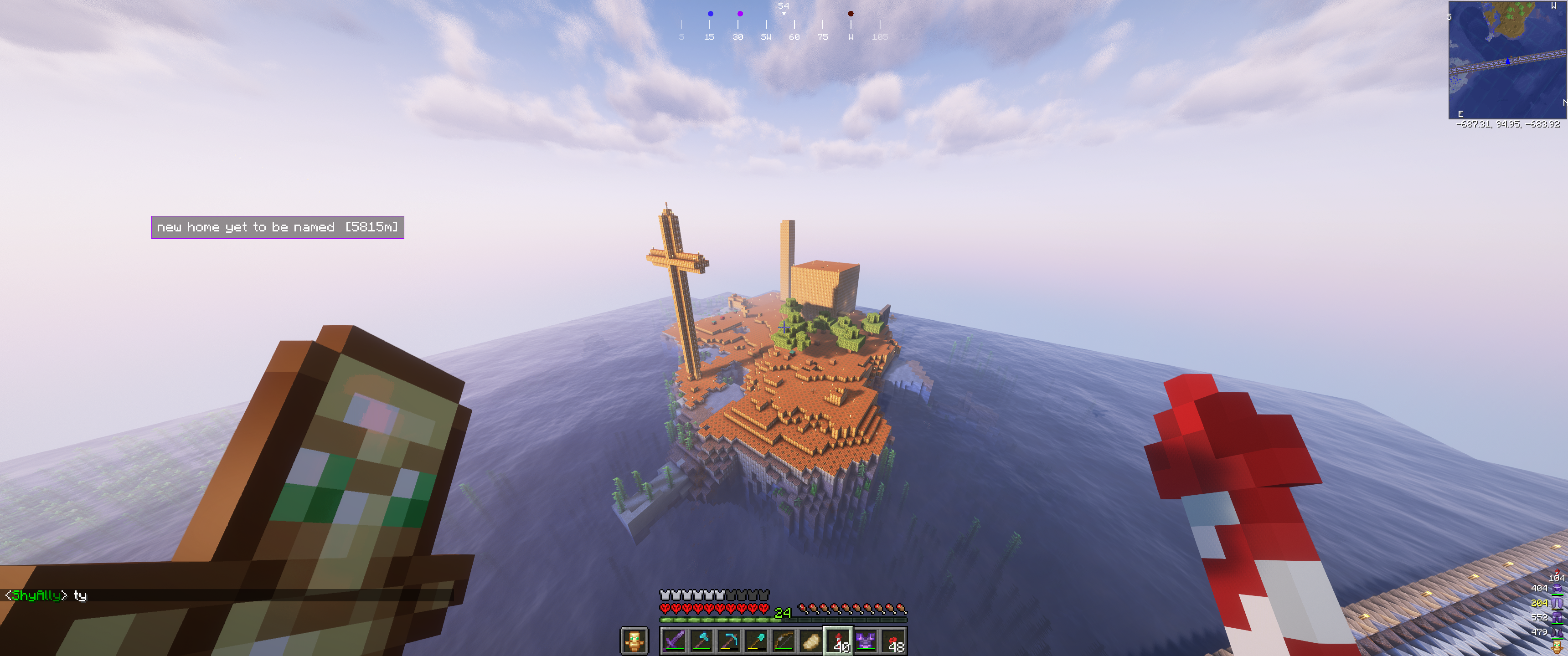Select the firework rocket stack of 40
1568x656 pixels.
coord(838,641)
